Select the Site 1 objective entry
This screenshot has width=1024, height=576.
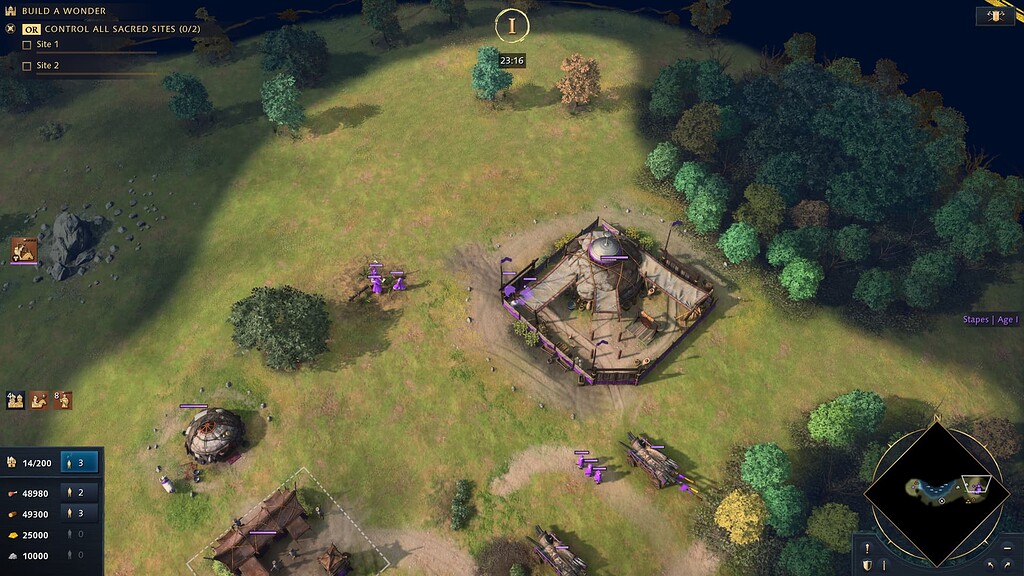47,45
